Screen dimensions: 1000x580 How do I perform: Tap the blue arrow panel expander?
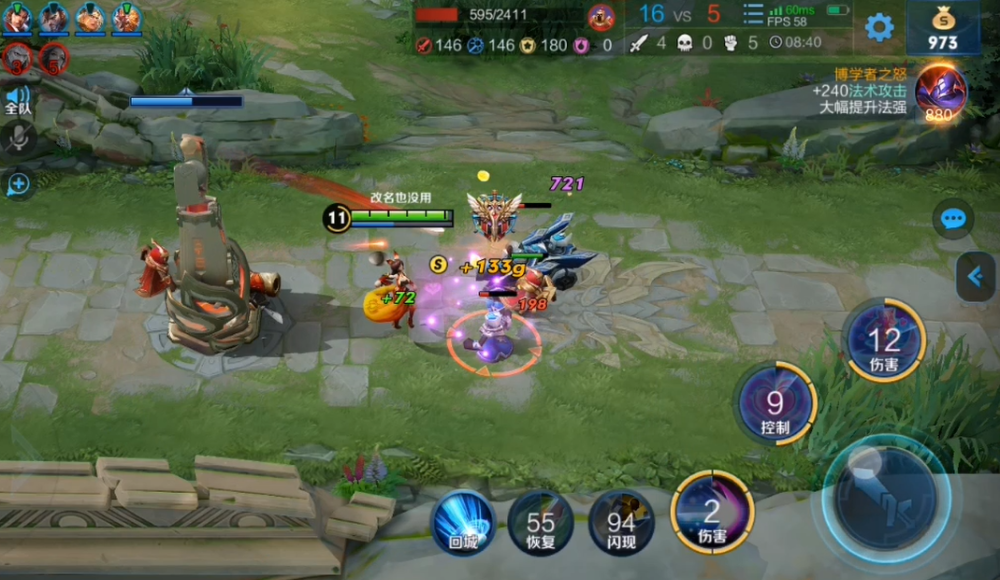point(975,276)
